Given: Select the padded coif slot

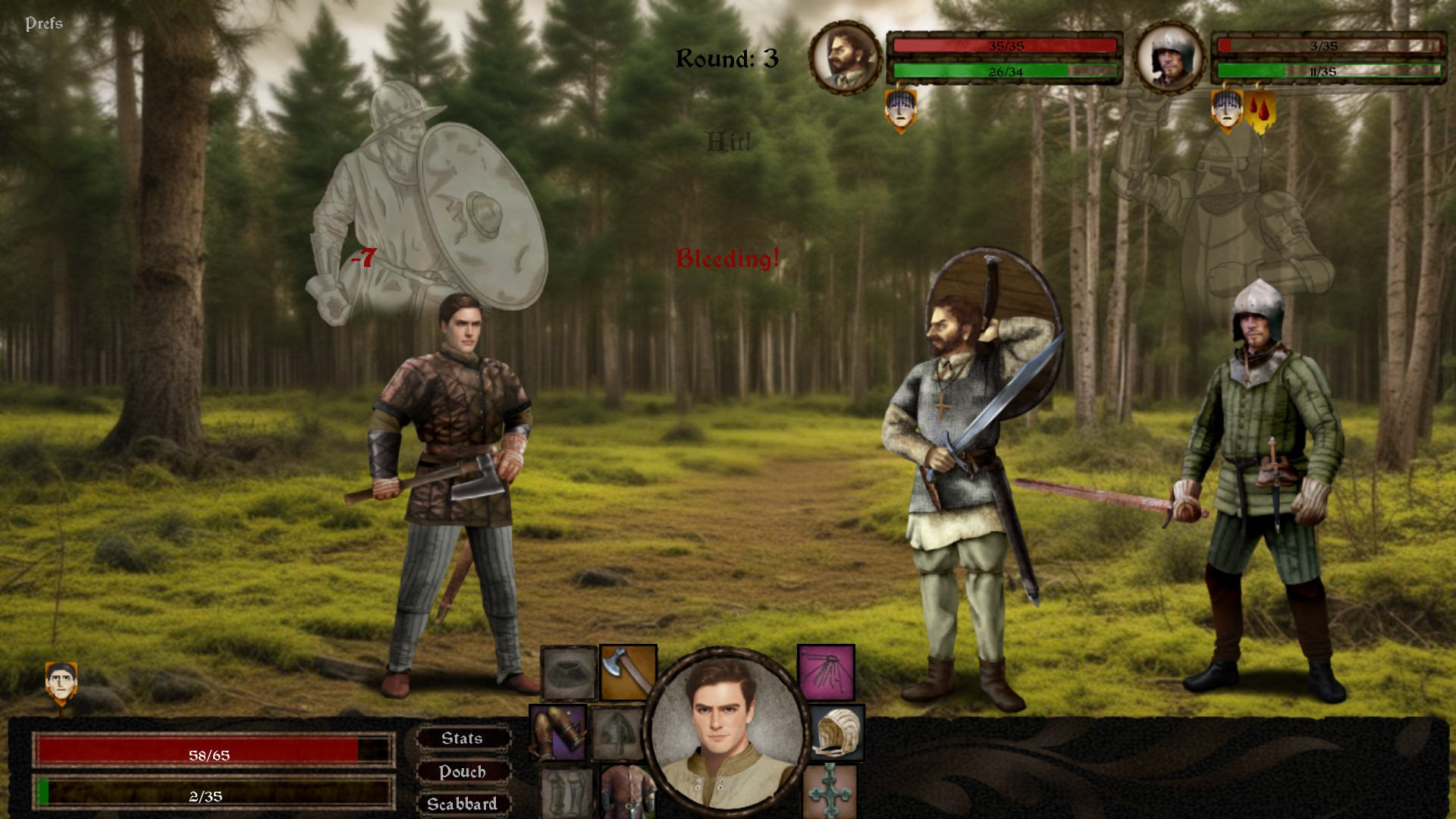Looking at the screenshot, I should pyautogui.click(x=836, y=733).
